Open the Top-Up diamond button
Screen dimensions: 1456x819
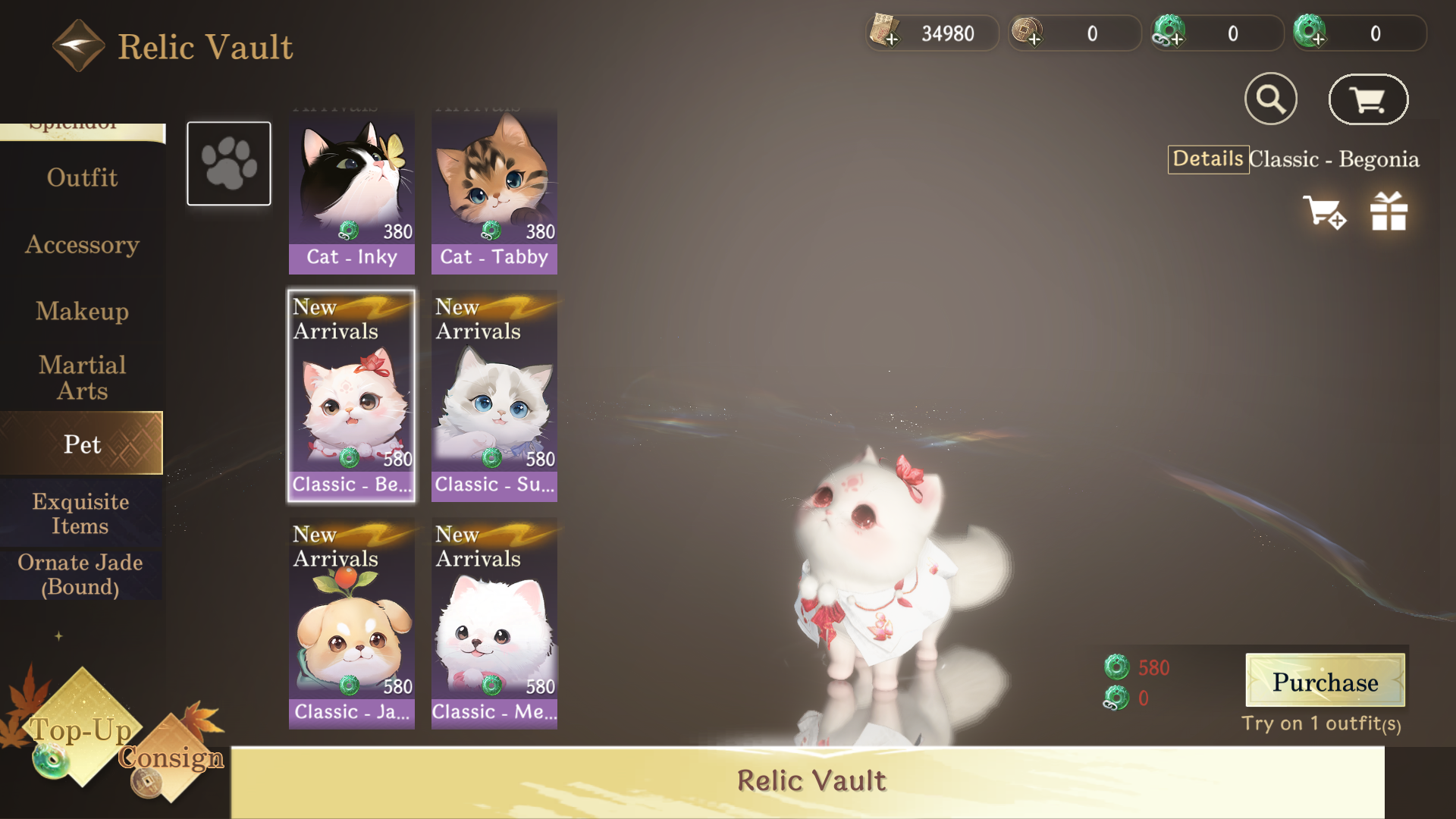pos(80,729)
